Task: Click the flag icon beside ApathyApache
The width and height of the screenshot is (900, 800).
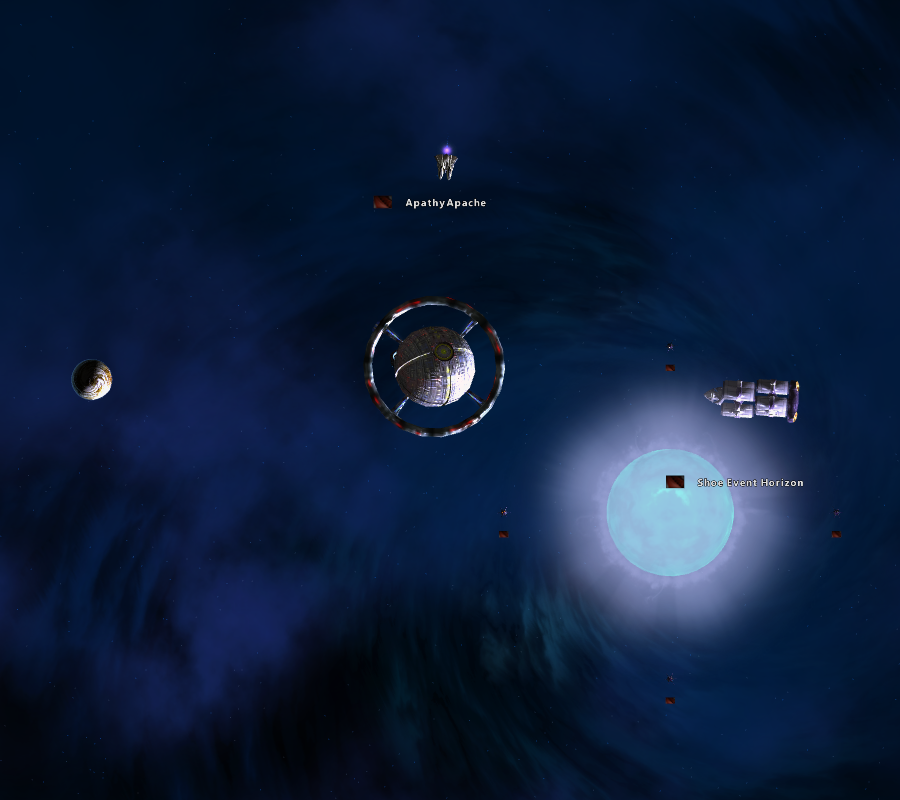Action: tap(382, 202)
